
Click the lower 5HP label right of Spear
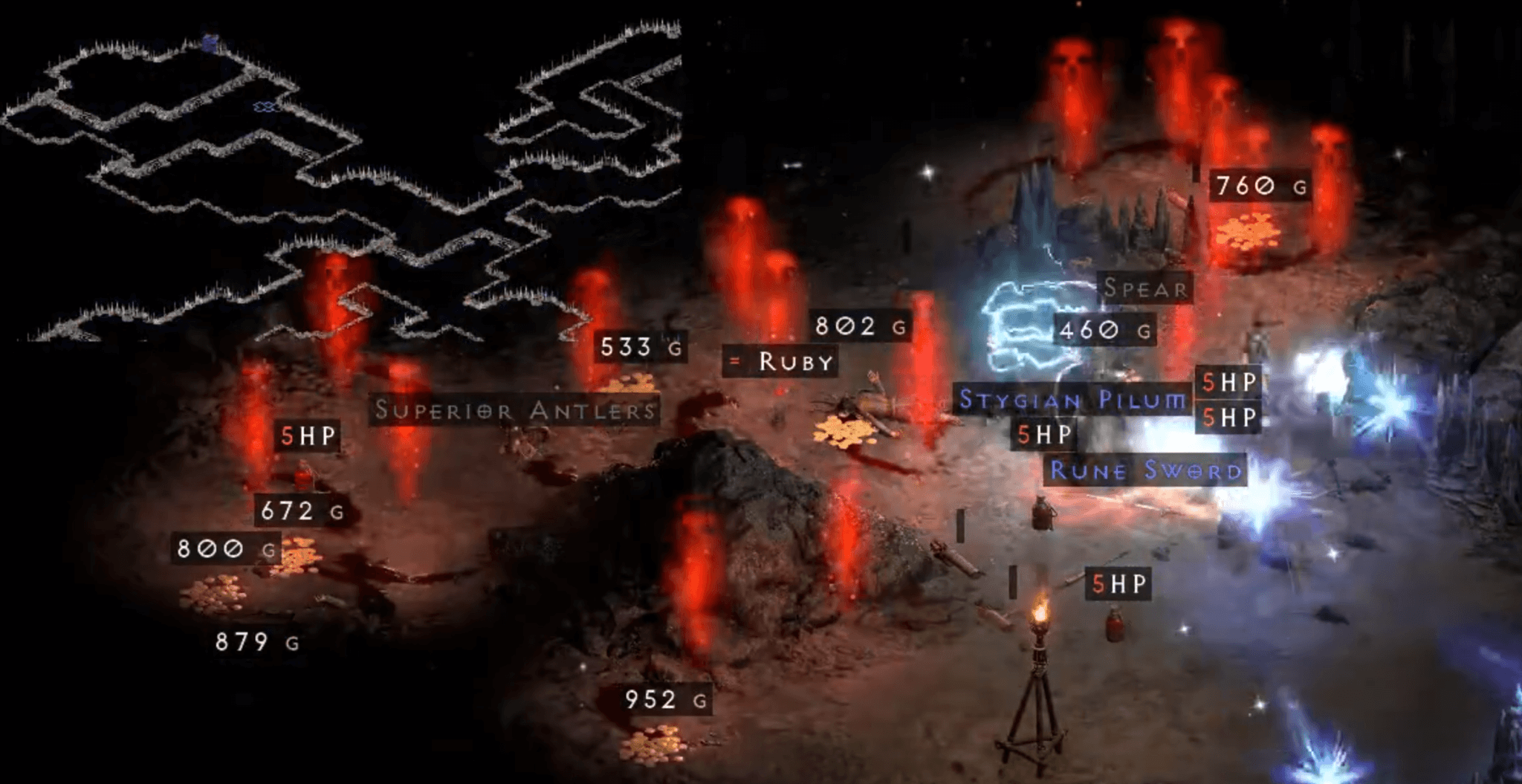point(1230,418)
